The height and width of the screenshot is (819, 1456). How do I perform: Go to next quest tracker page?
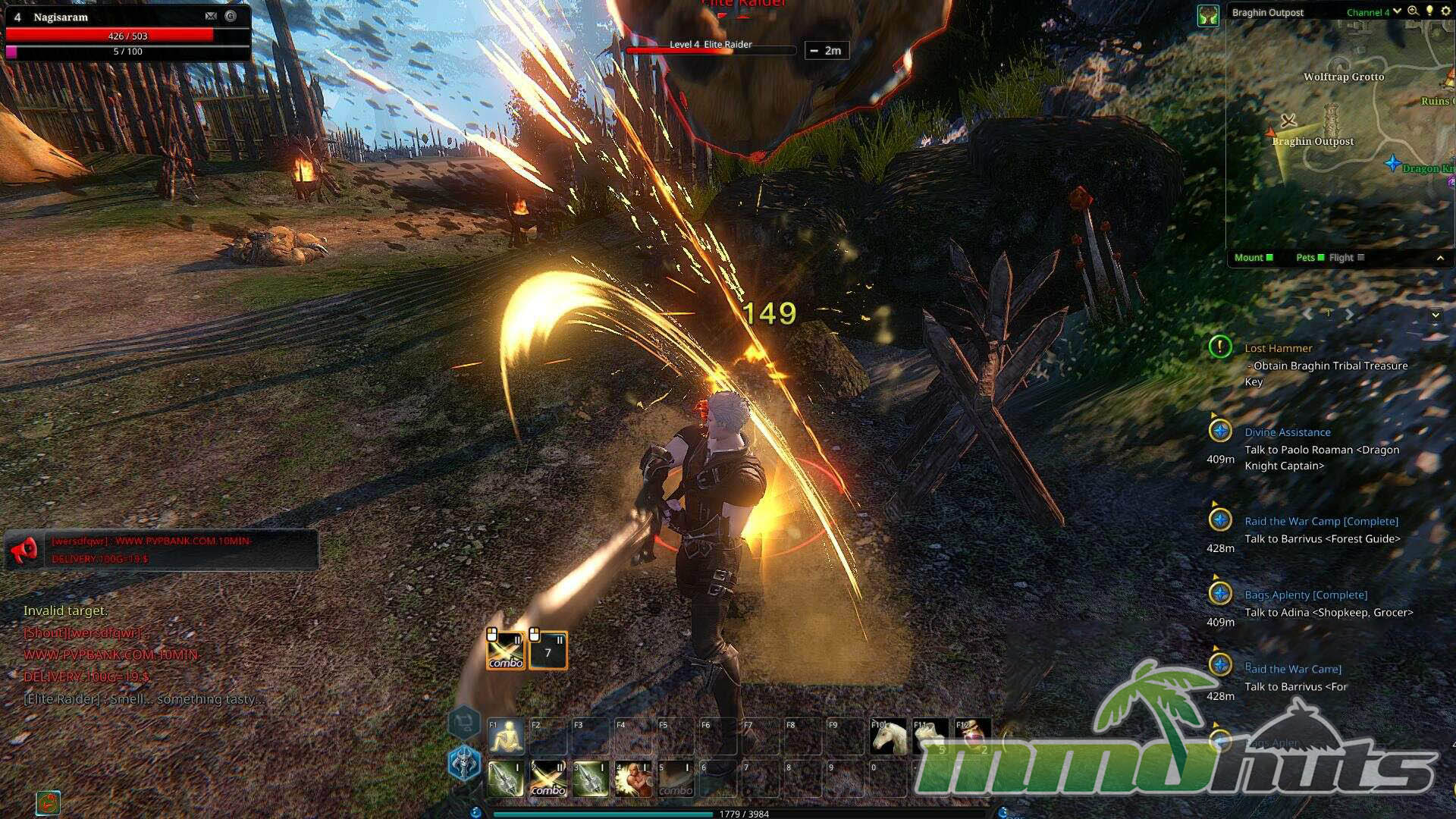[x=1350, y=313]
